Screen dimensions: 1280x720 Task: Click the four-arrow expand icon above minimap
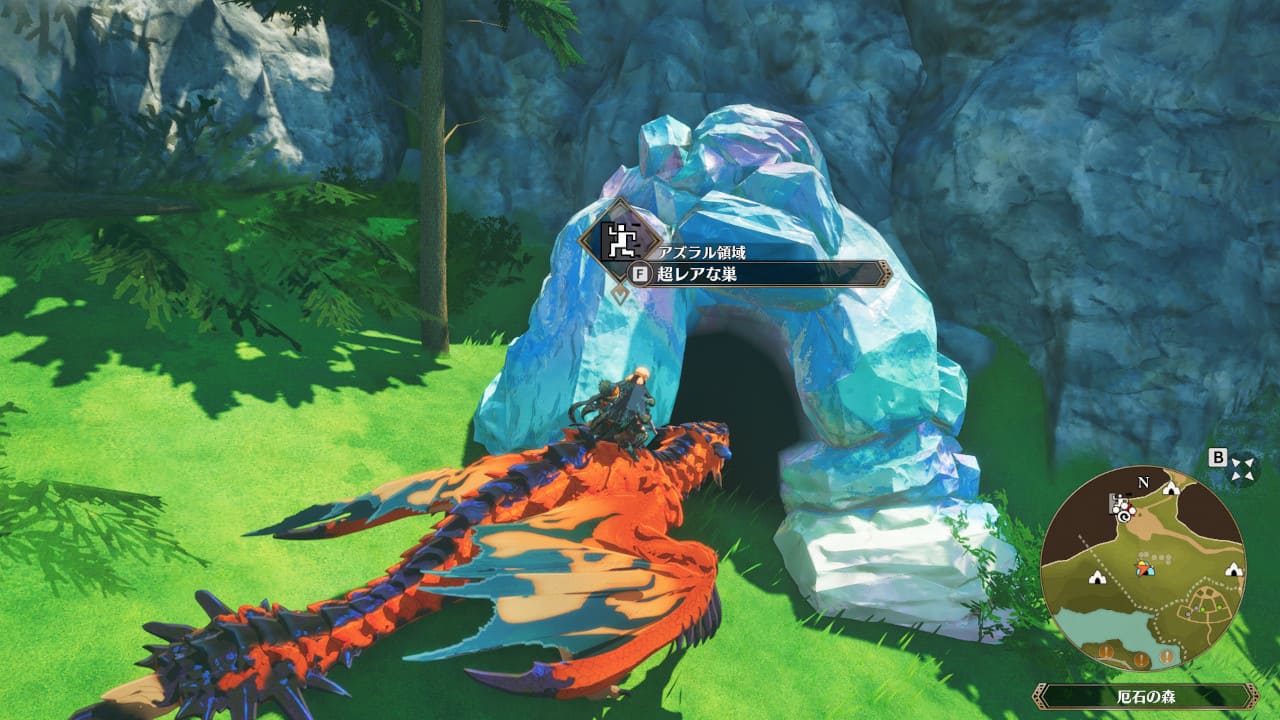pos(1243,468)
